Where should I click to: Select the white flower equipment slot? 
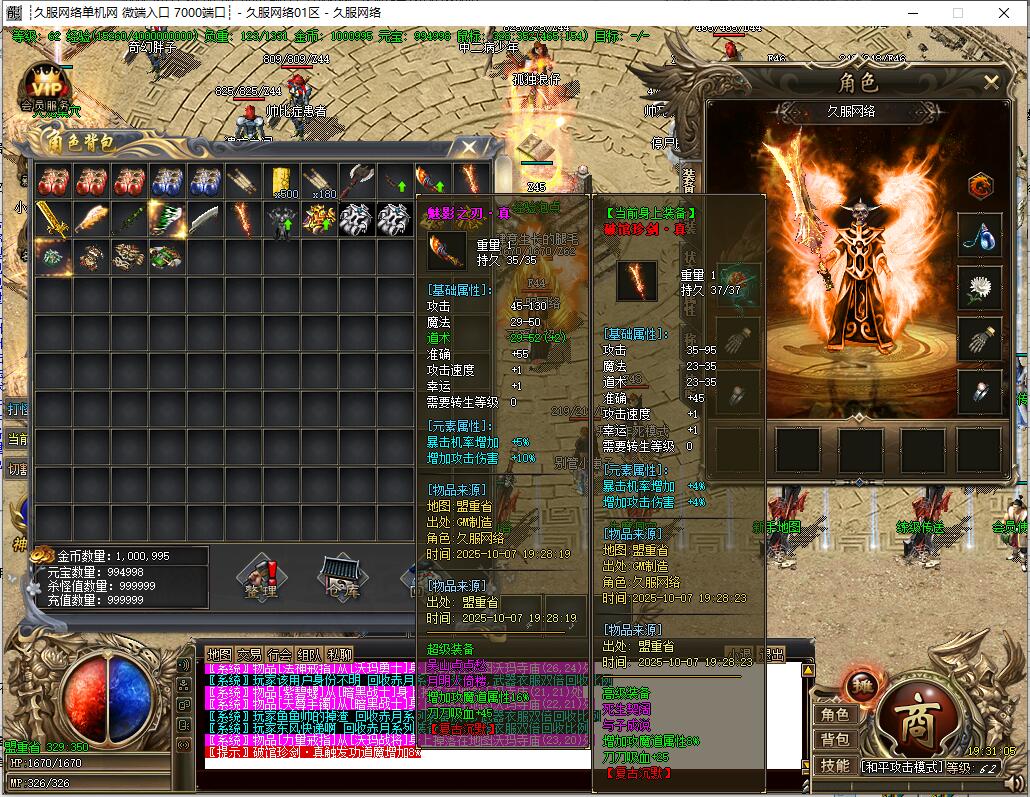[x=979, y=287]
